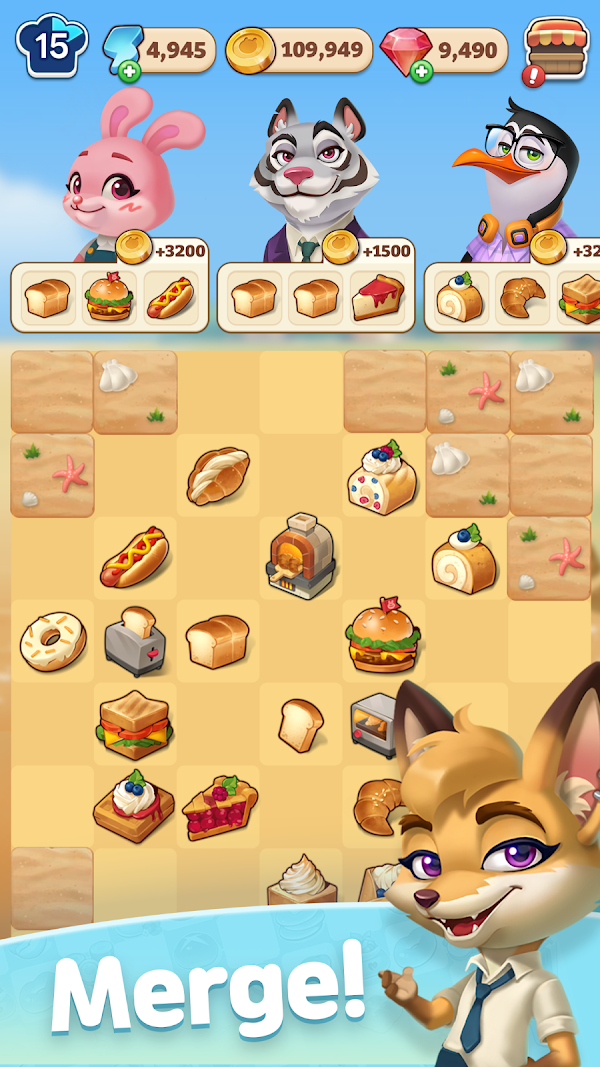The height and width of the screenshot is (1067, 600).
Task: Select the hot dog tile on the board
Action: [x=134, y=558]
